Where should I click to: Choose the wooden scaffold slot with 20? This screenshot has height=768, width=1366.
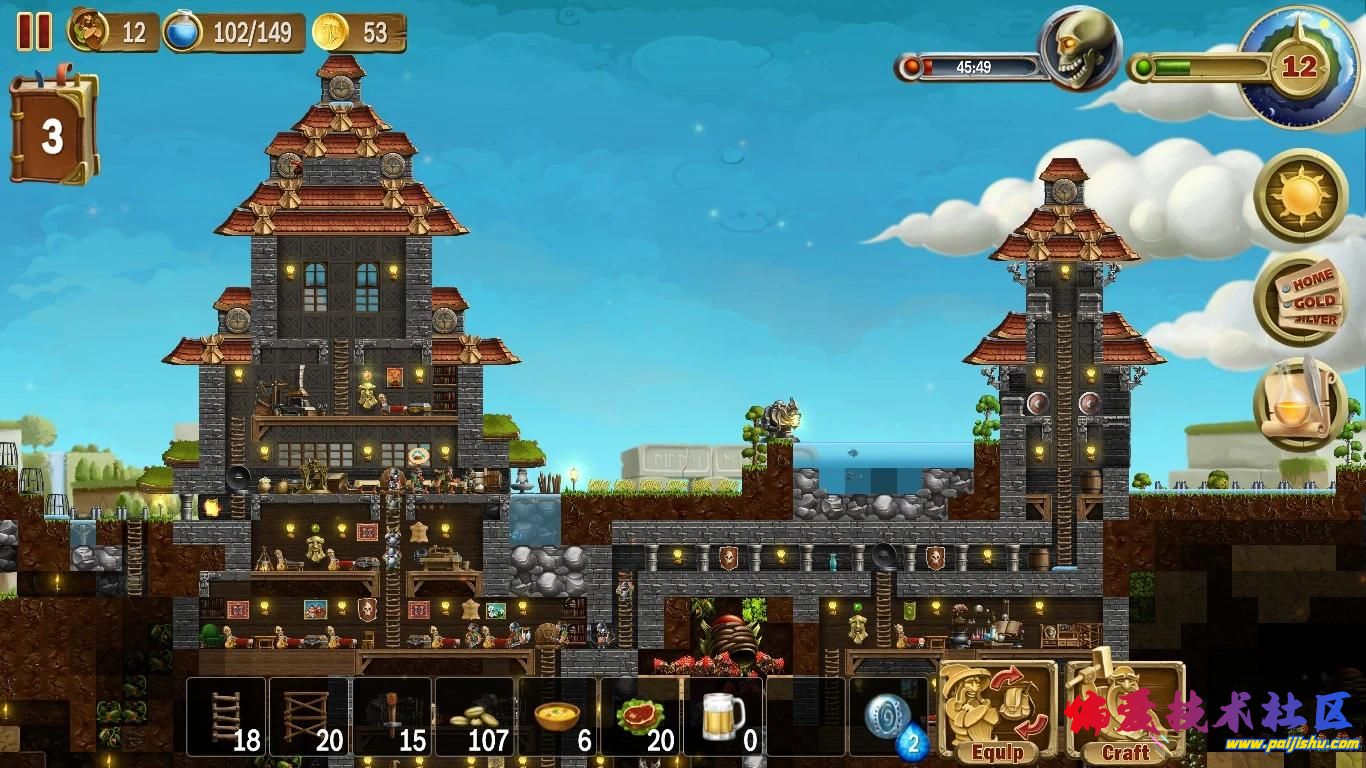click(309, 717)
